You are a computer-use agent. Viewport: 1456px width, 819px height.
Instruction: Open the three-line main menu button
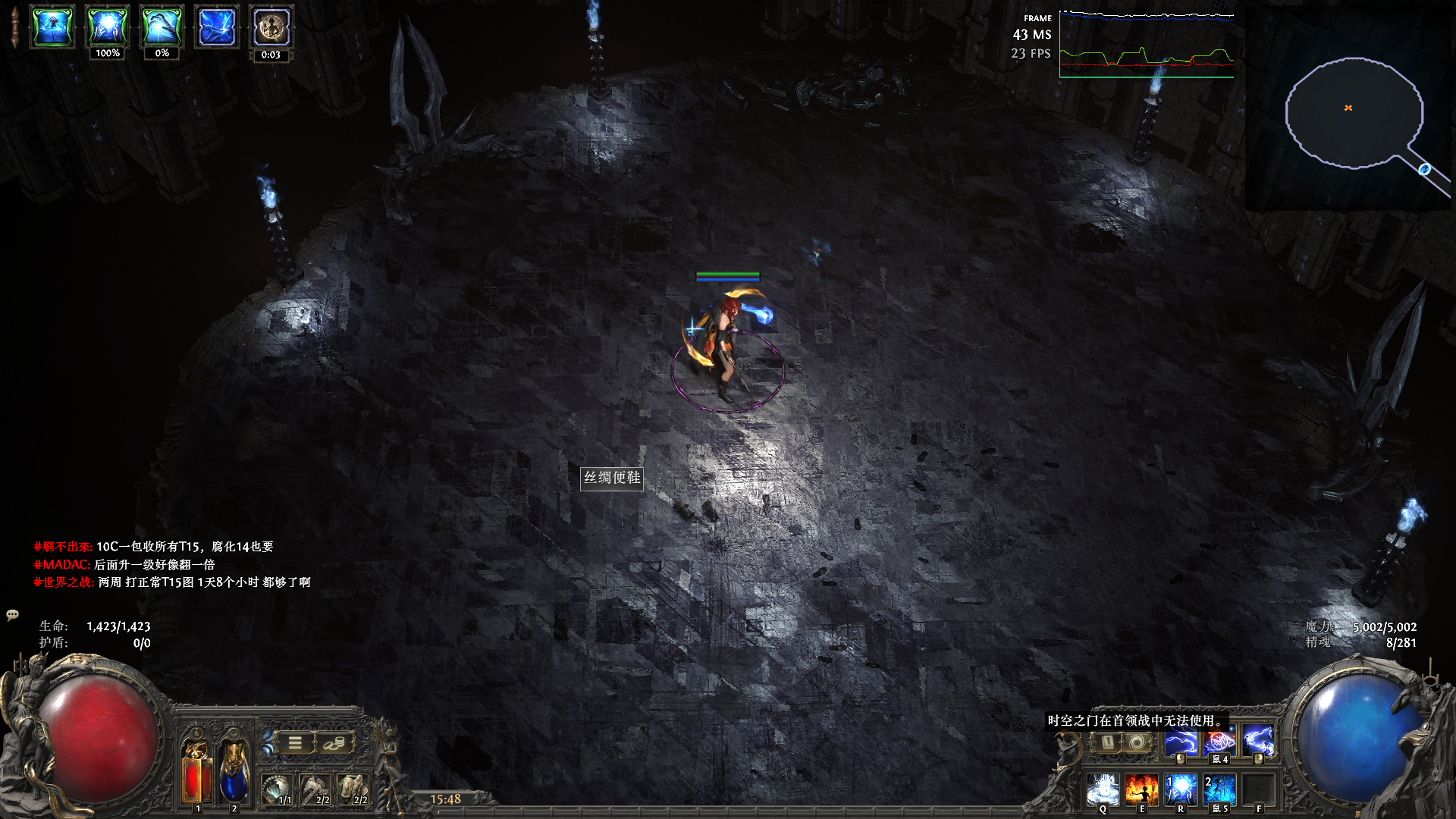pyautogui.click(x=295, y=743)
